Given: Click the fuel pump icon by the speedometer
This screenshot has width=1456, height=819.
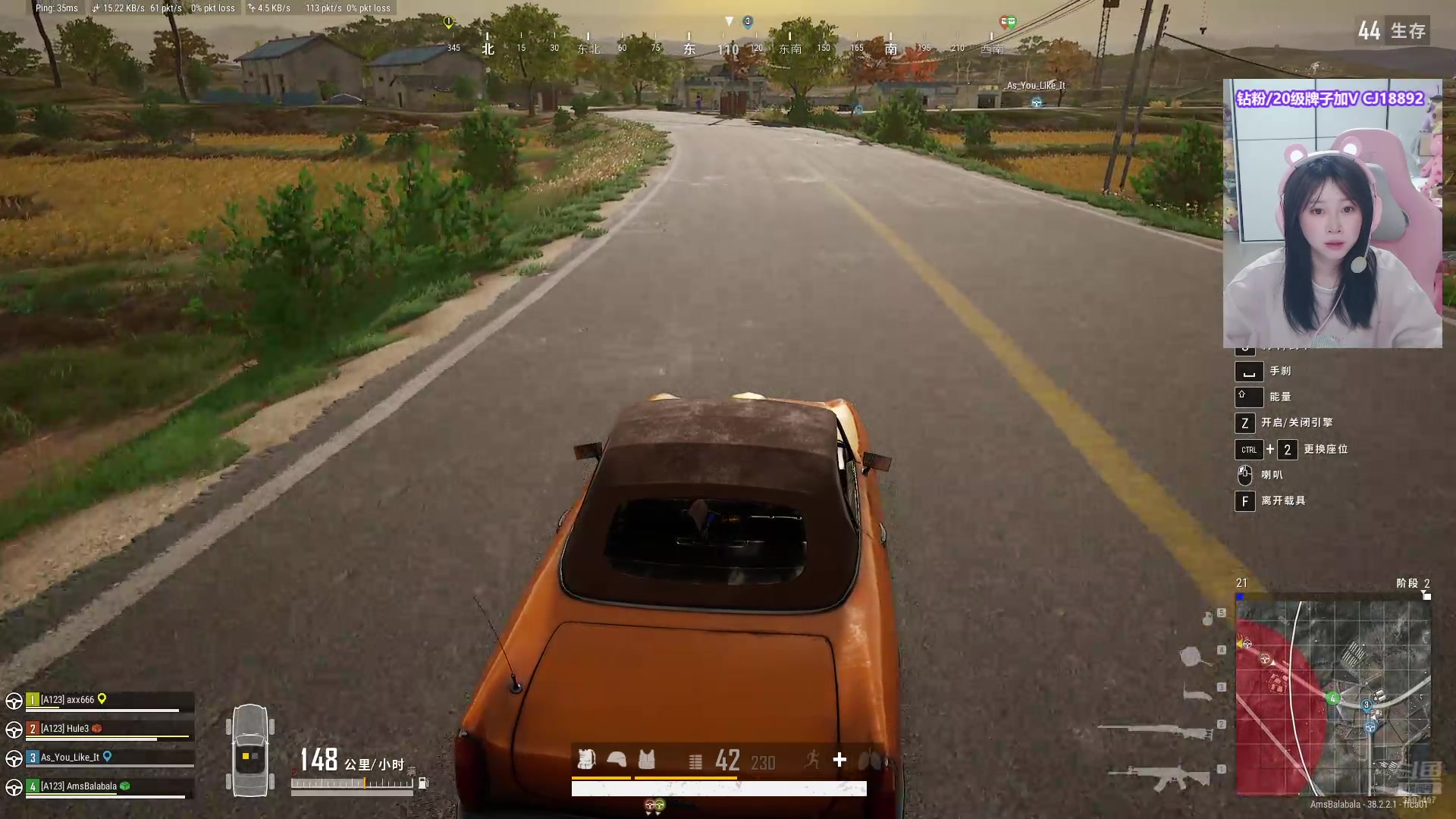Looking at the screenshot, I should pyautogui.click(x=423, y=783).
